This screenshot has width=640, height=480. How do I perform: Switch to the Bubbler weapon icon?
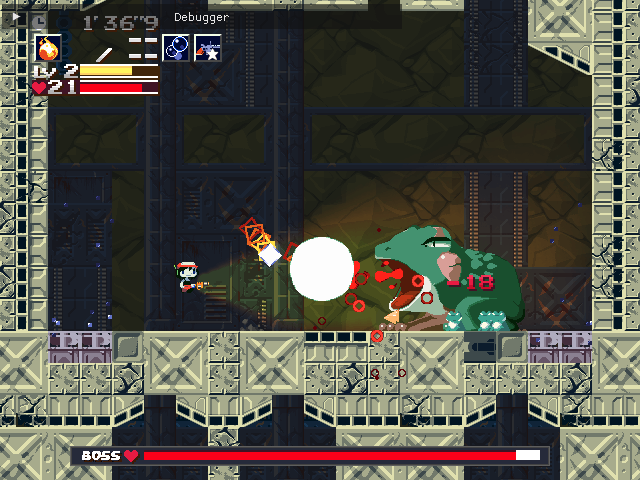(x=176, y=47)
